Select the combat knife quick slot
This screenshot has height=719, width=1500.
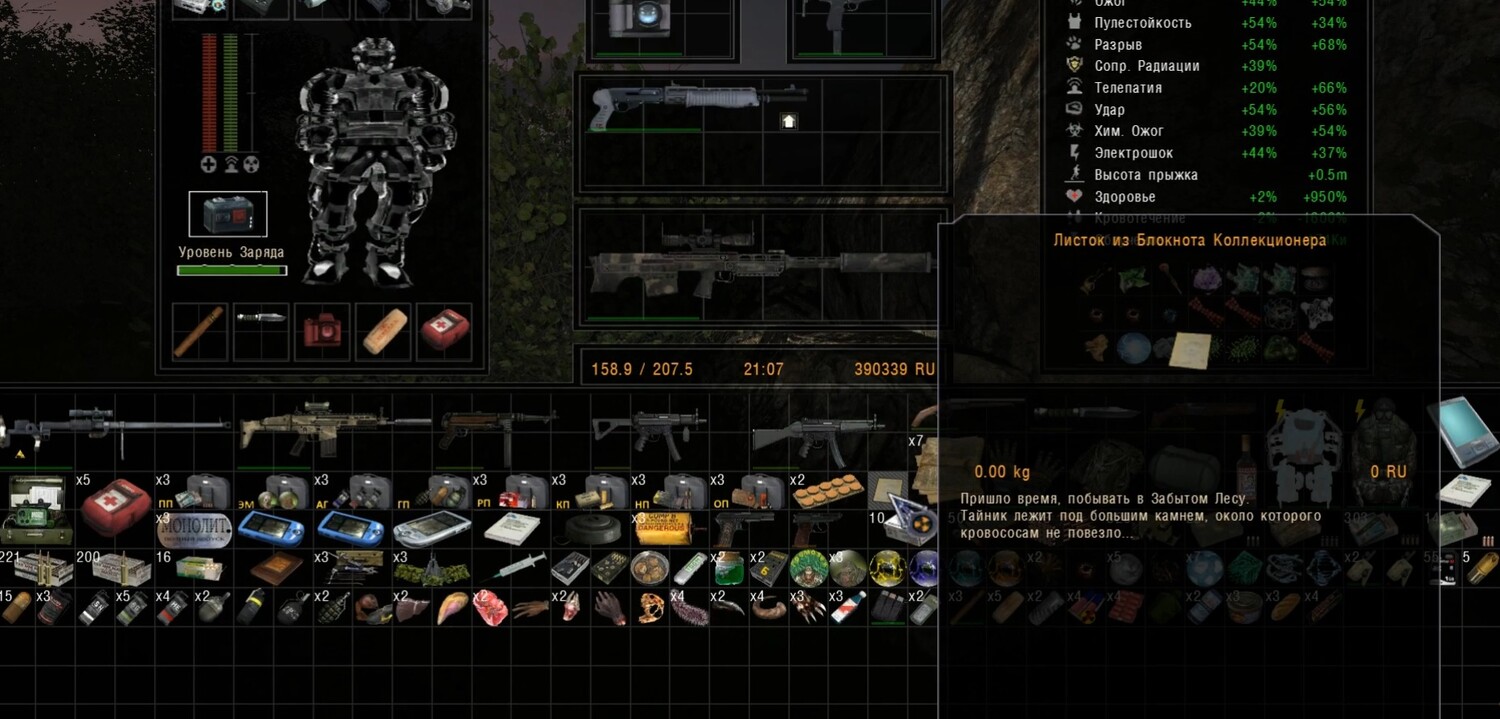click(261, 318)
